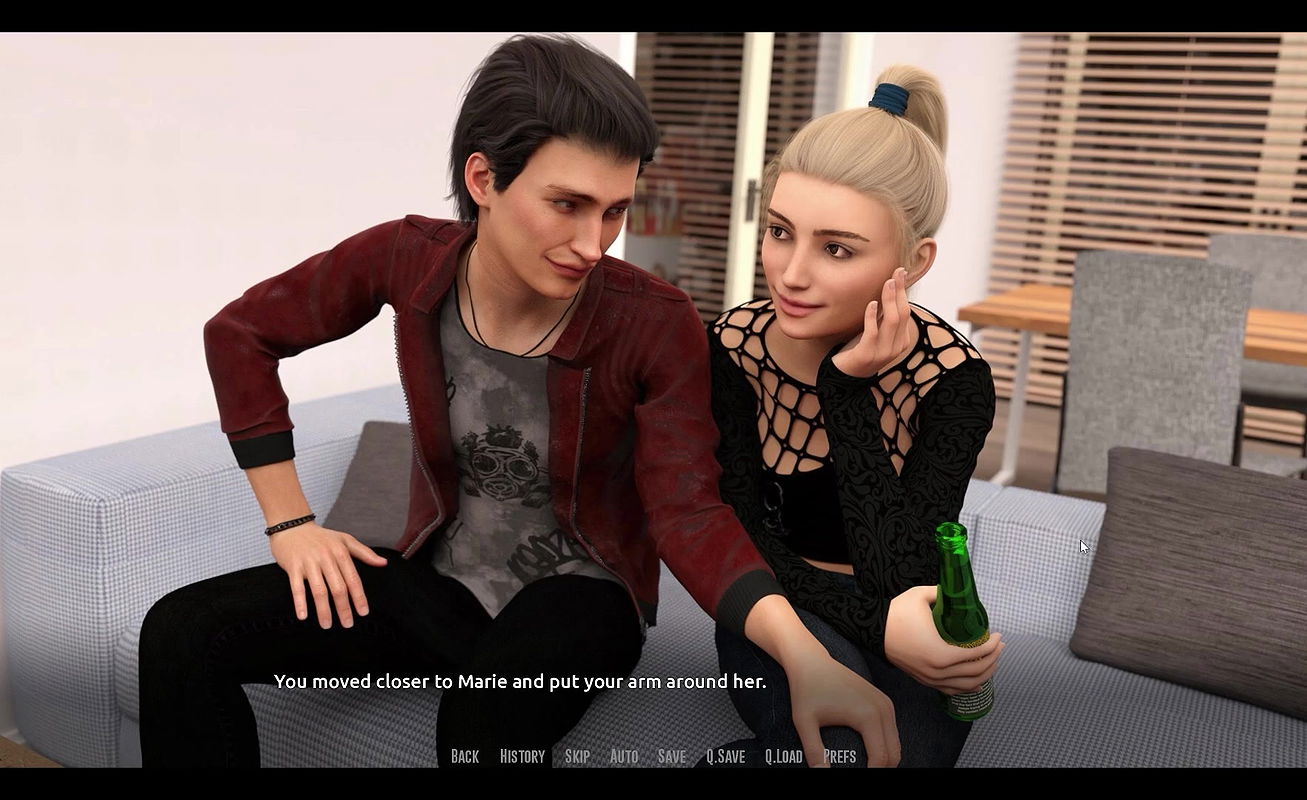Toggle Auto text advancing off
1307x800 pixels.
point(624,756)
